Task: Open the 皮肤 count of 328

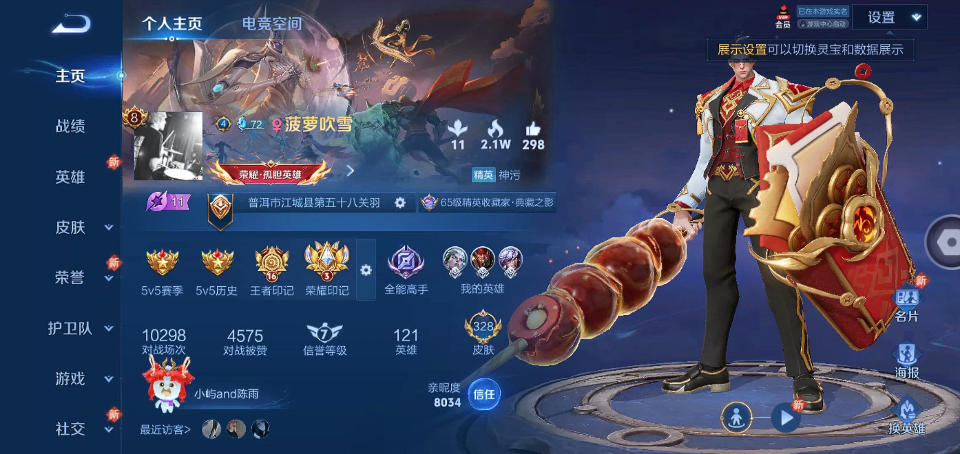Action: (483, 335)
